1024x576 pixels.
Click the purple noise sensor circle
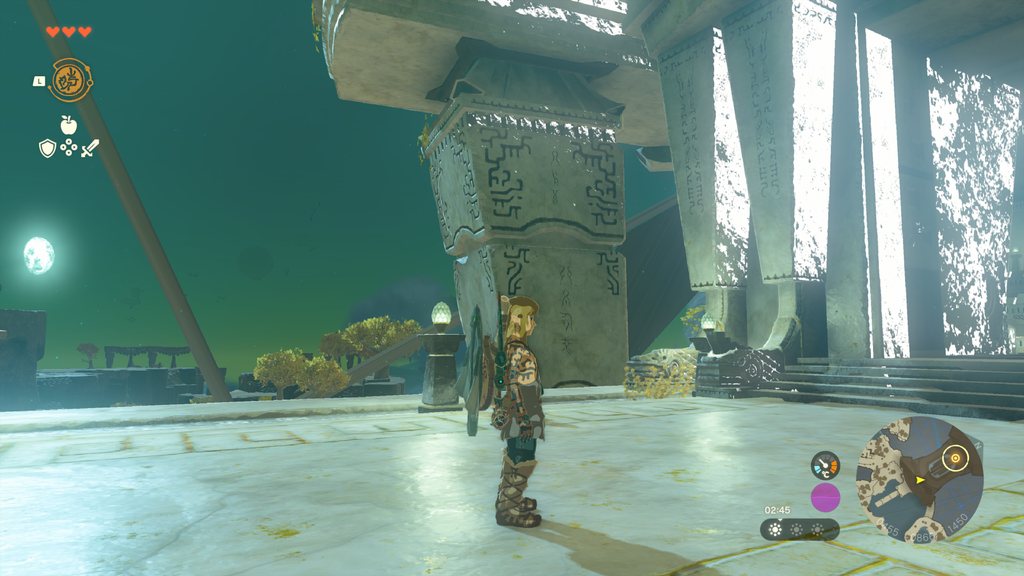click(825, 497)
